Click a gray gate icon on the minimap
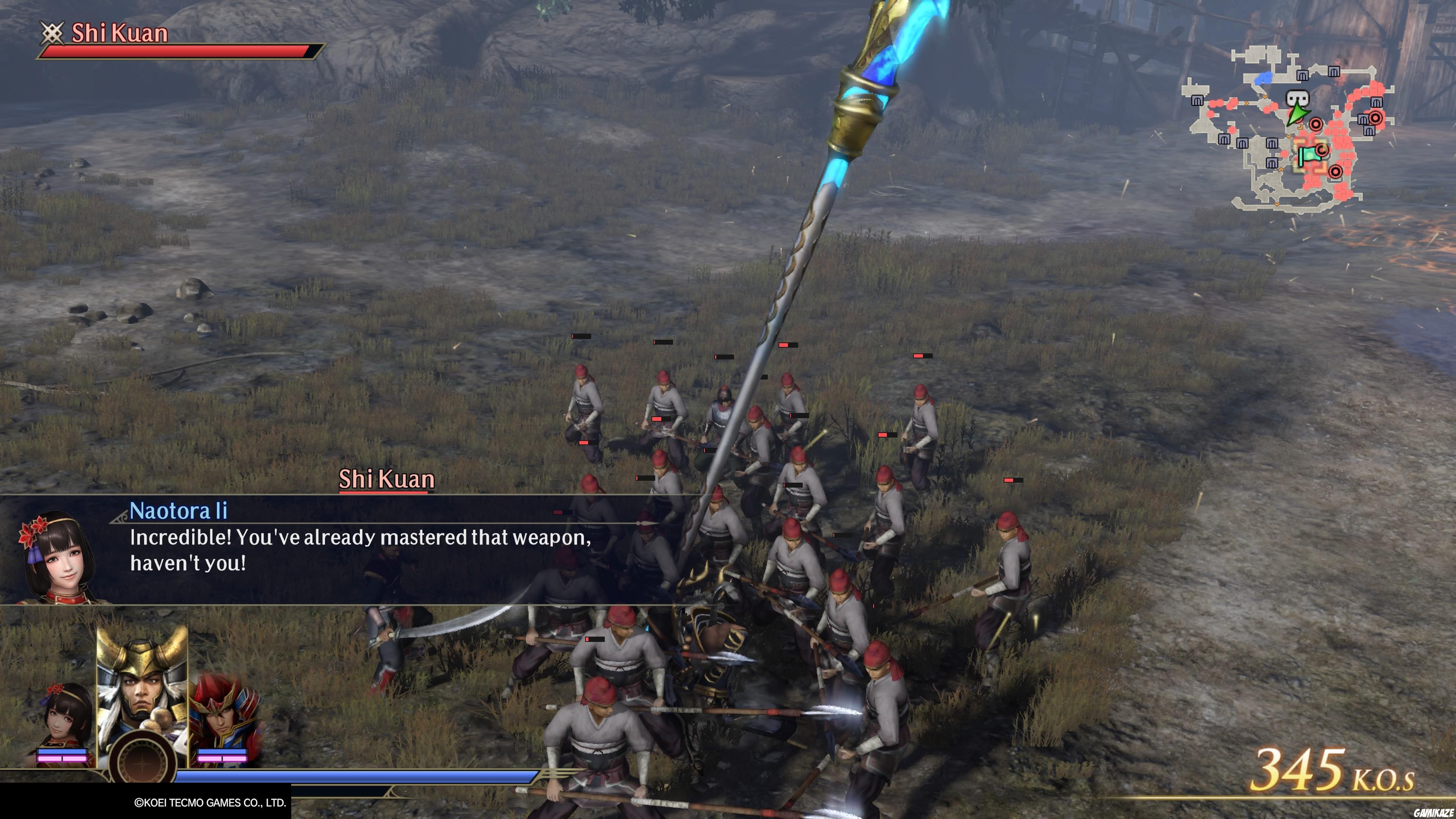The image size is (1456, 819). (x=1302, y=75)
